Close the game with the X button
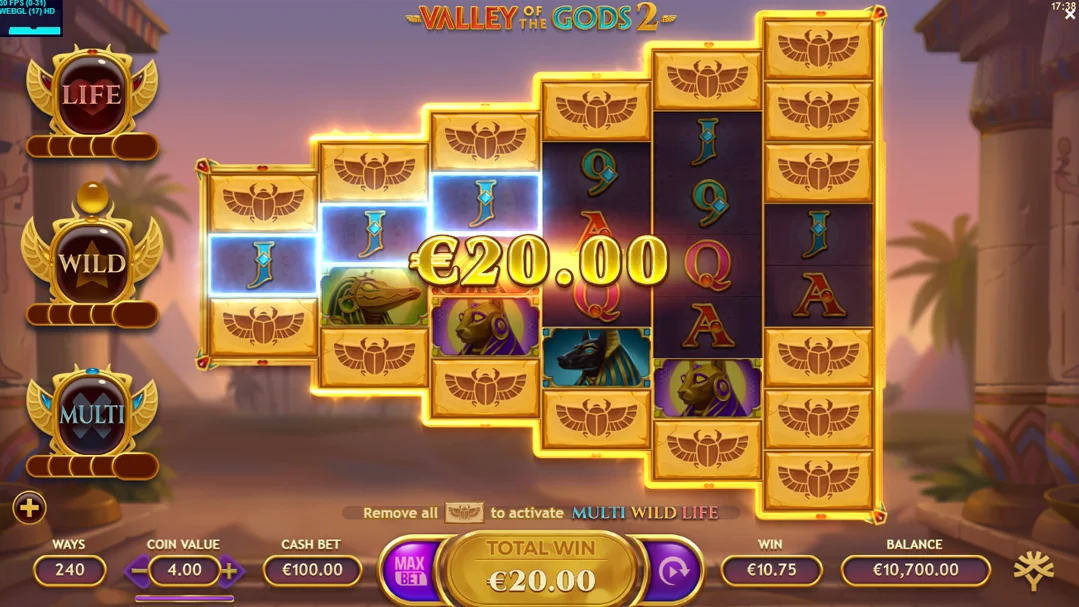The image size is (1079, 607). pos(1069,15)
